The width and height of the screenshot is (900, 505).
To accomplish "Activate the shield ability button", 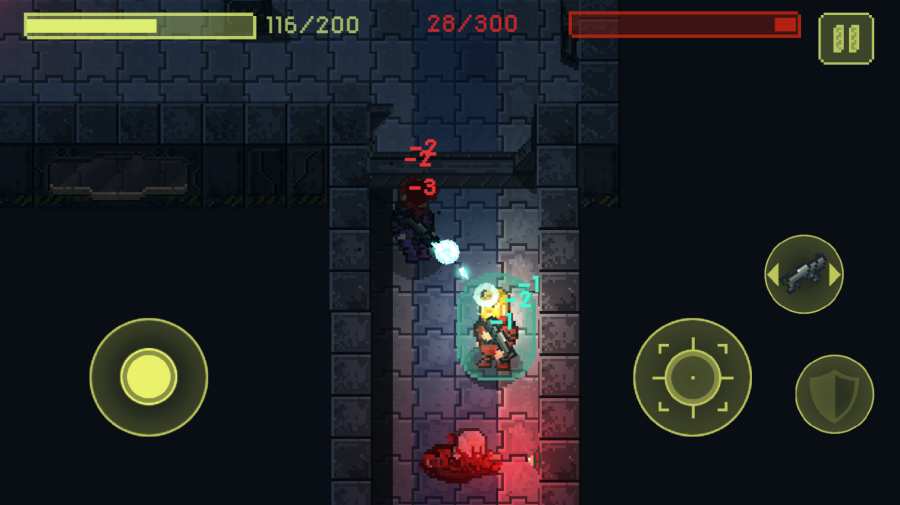I will pyautogui.click(x=834, y=394).
